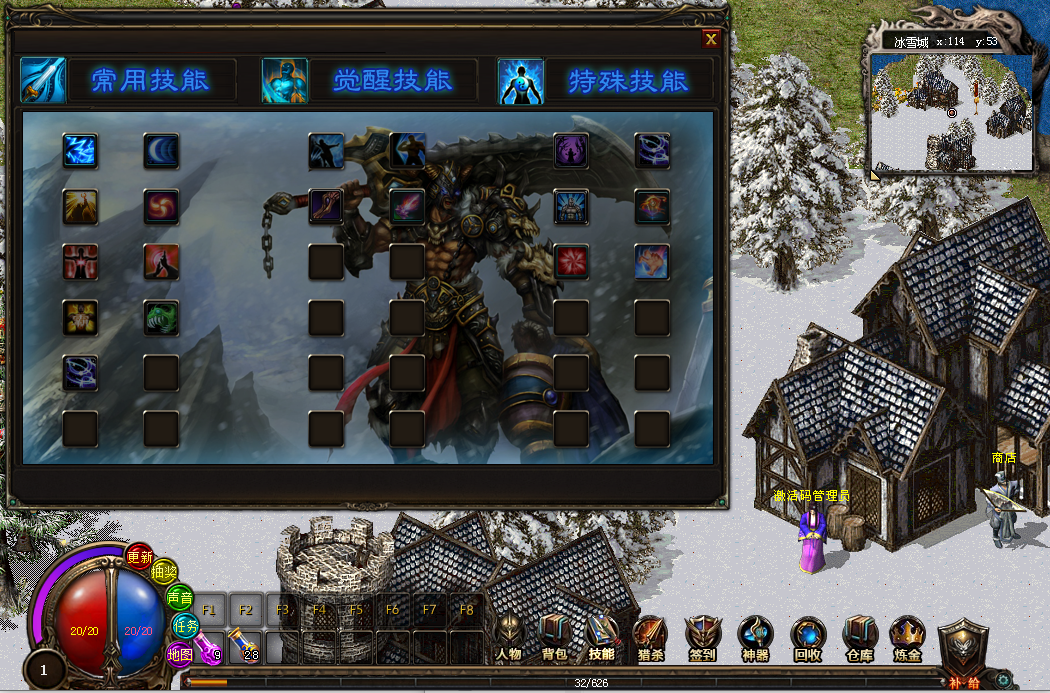Toggle the 声音 sound button
The height and width of the screenshot is (693, 1050).
click(180, 597)
